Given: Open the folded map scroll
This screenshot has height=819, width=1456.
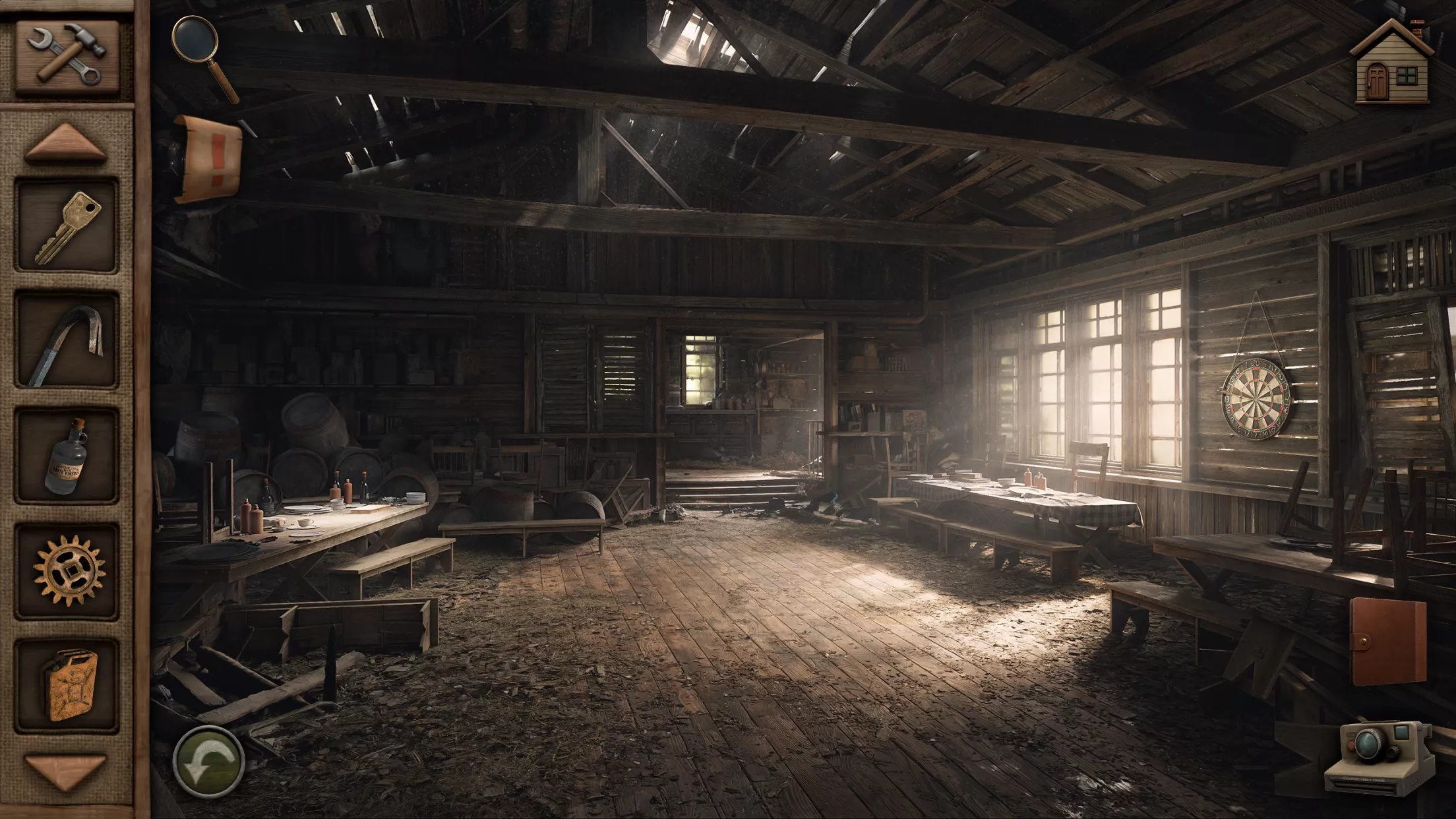Looking at the screenshot, I should (x=207, y=158).
